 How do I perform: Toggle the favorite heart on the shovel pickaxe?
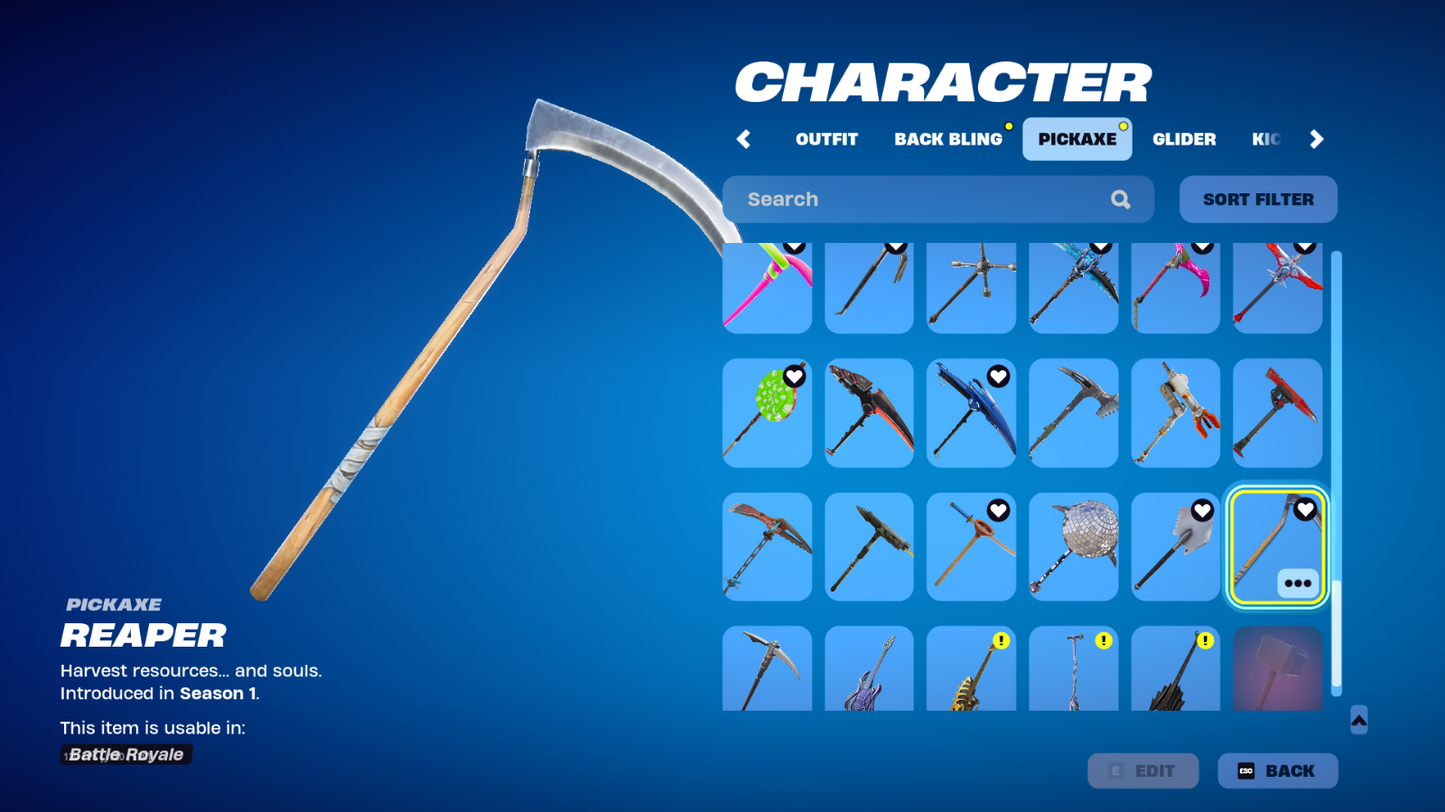pyautogui.click(x=1203, y=511)
